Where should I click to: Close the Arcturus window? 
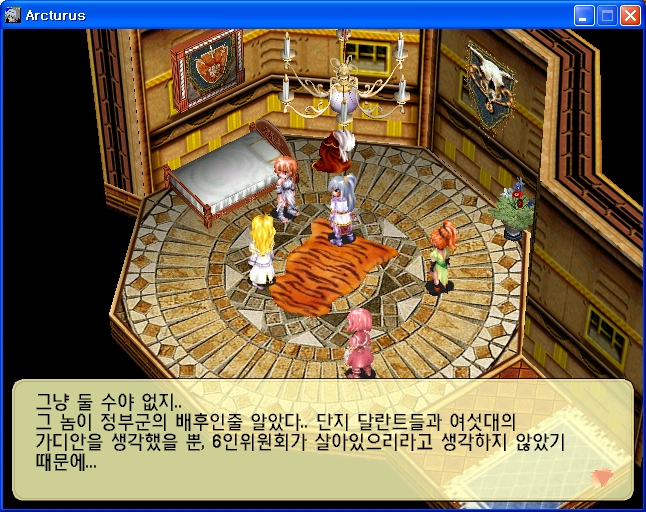click(x=630, y=15)
